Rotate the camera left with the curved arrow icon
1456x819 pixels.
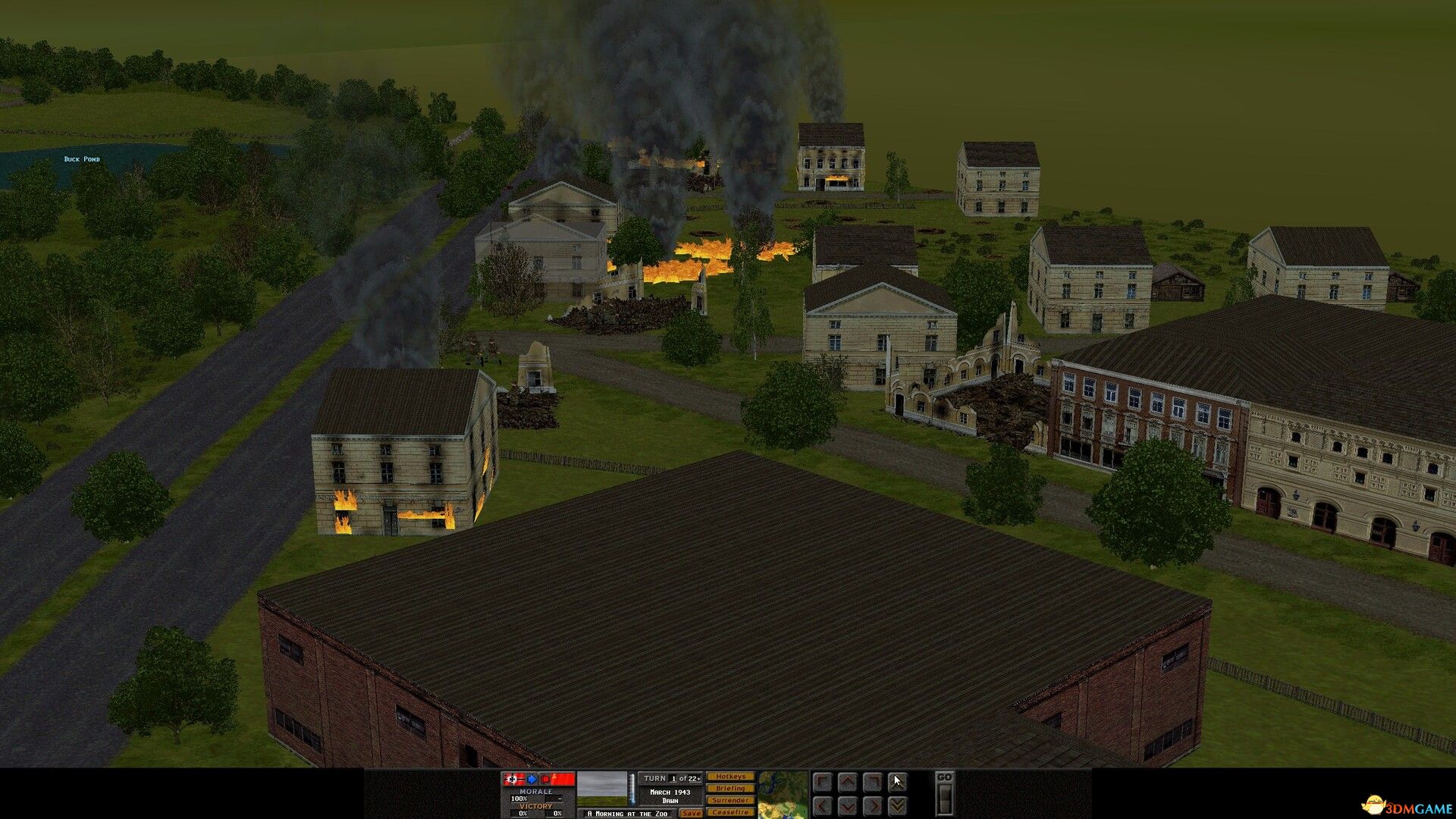pos(823,782)
